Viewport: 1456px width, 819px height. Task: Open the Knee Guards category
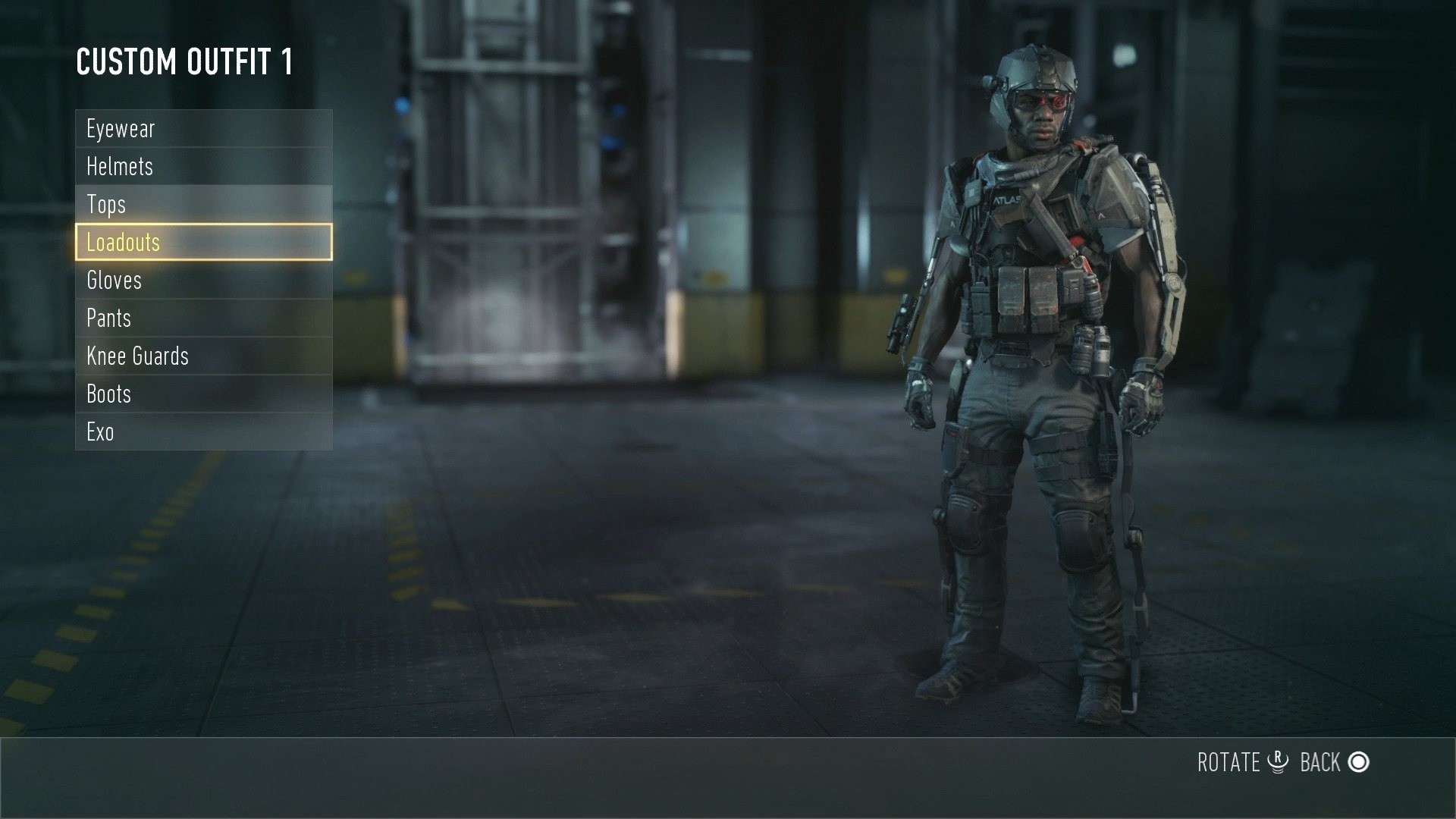pyautogui.click(x=136, y=356)
